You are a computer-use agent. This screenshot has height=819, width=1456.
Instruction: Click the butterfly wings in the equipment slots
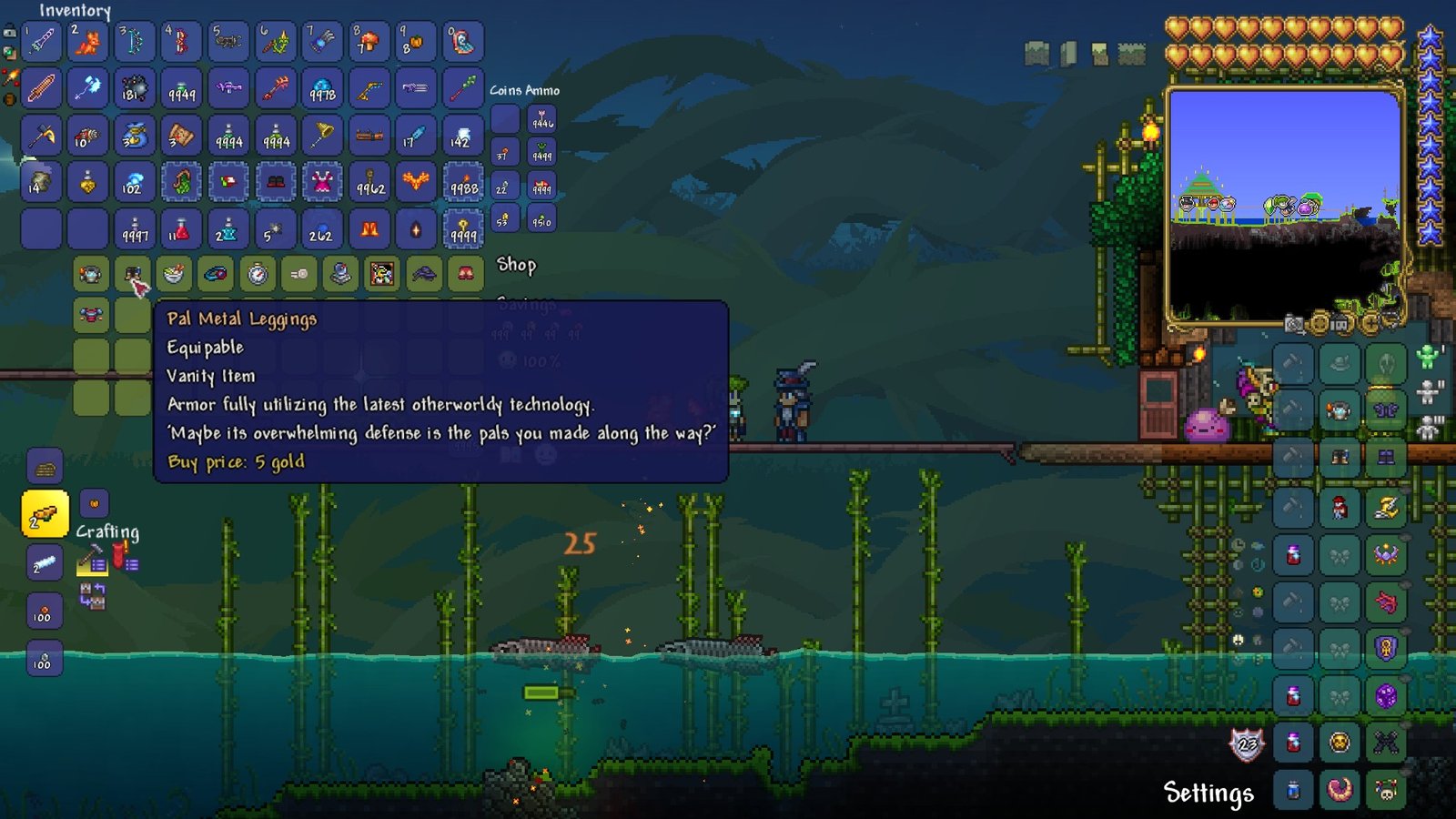[1386, 411]
